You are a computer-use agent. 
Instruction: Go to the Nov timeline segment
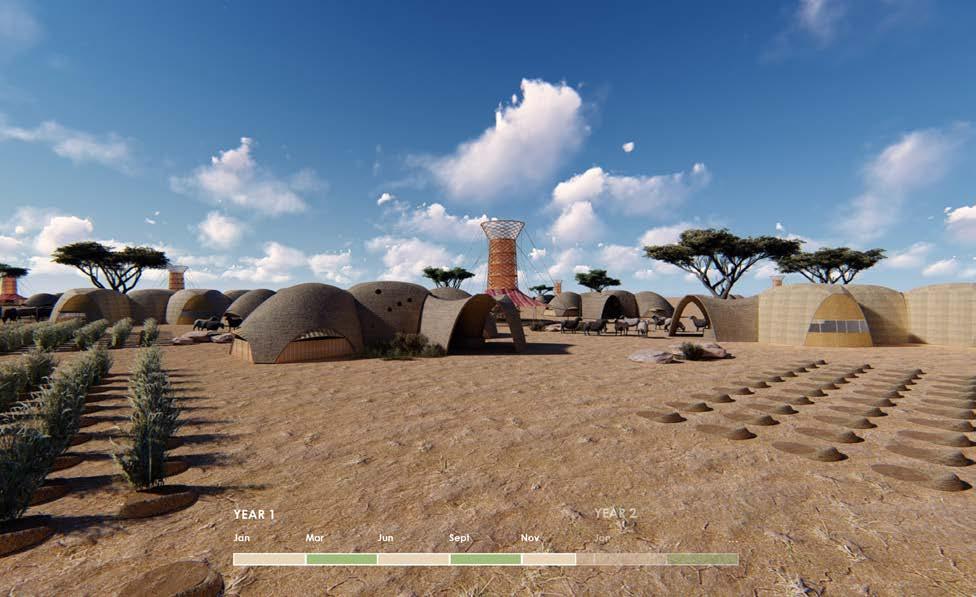coord(548,559)
